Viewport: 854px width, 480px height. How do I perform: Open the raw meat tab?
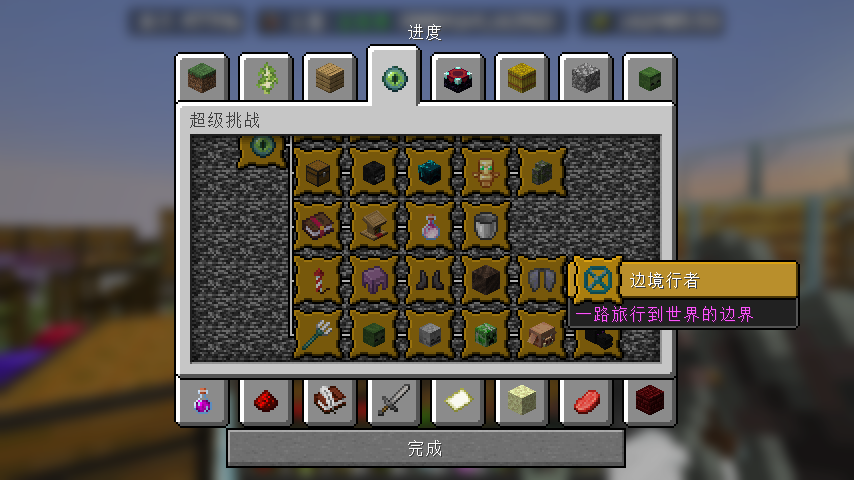(586, 401)
